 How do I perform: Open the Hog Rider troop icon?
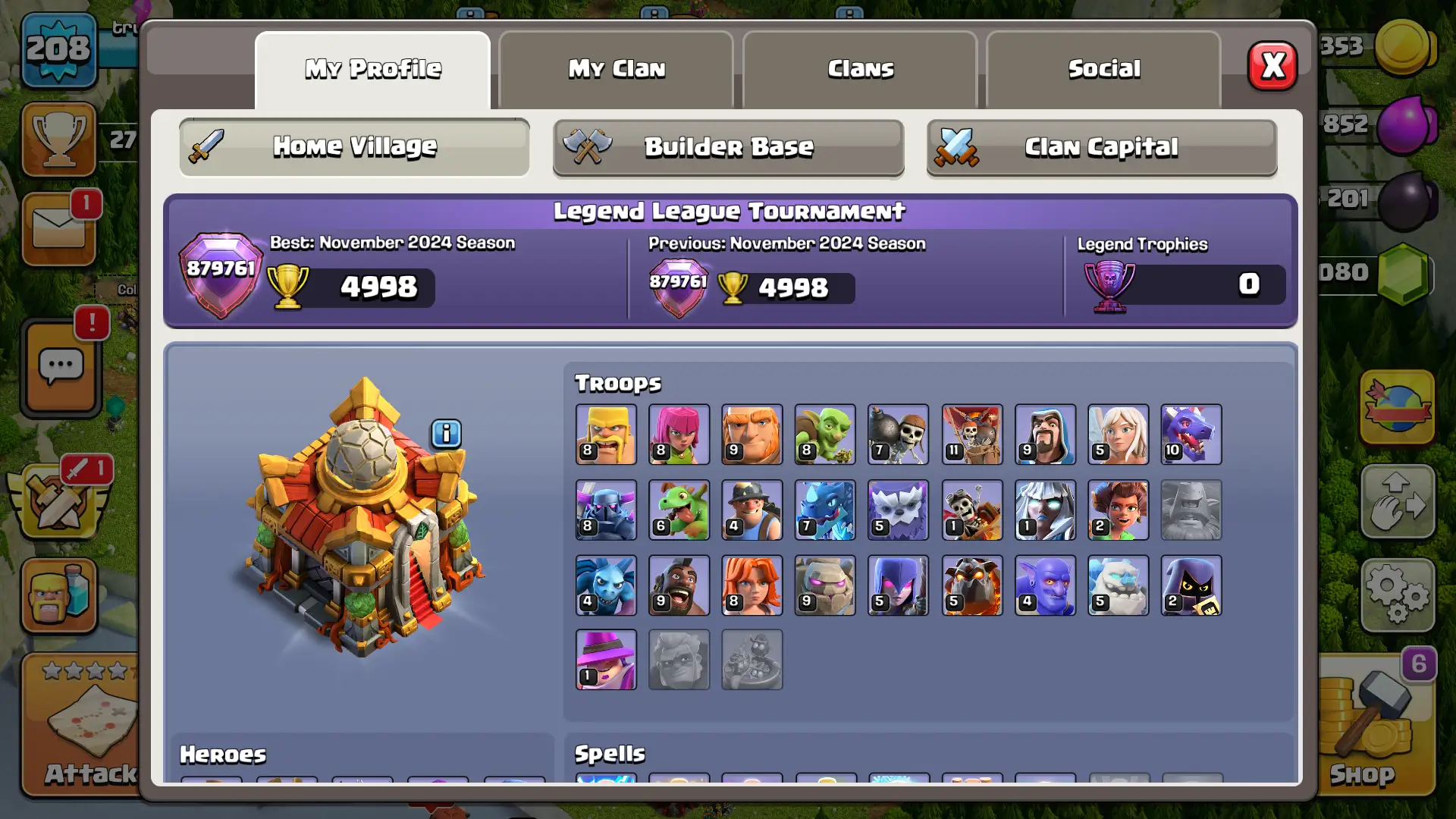coord(679,585)
